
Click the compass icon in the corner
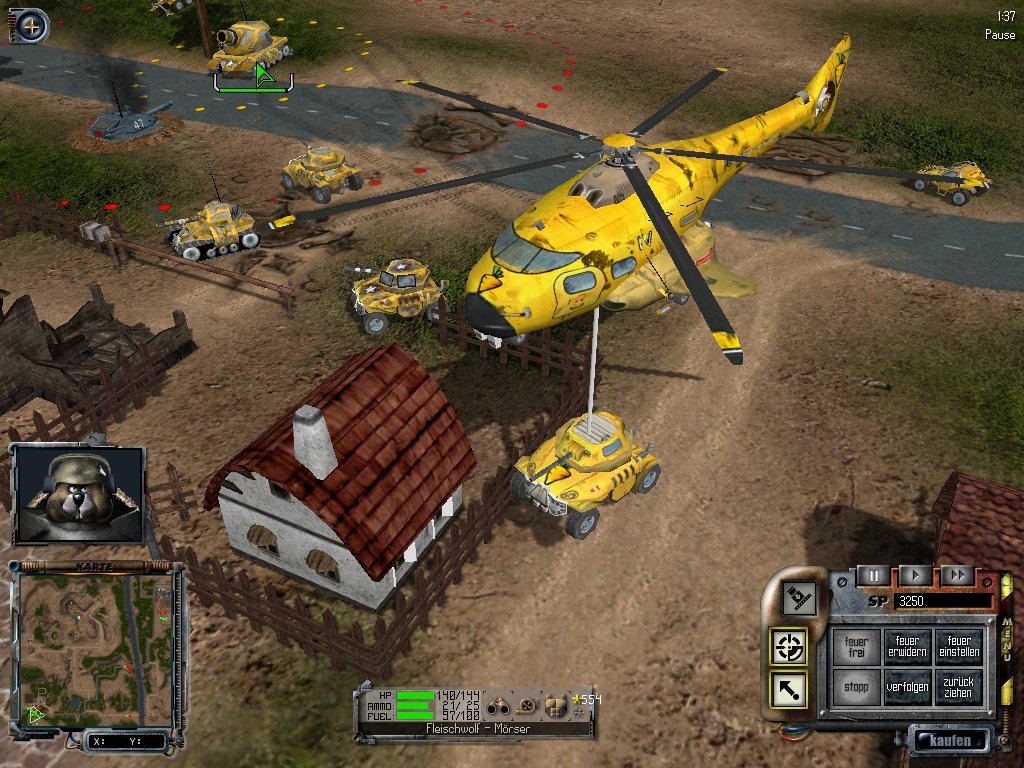click(31, 26)
